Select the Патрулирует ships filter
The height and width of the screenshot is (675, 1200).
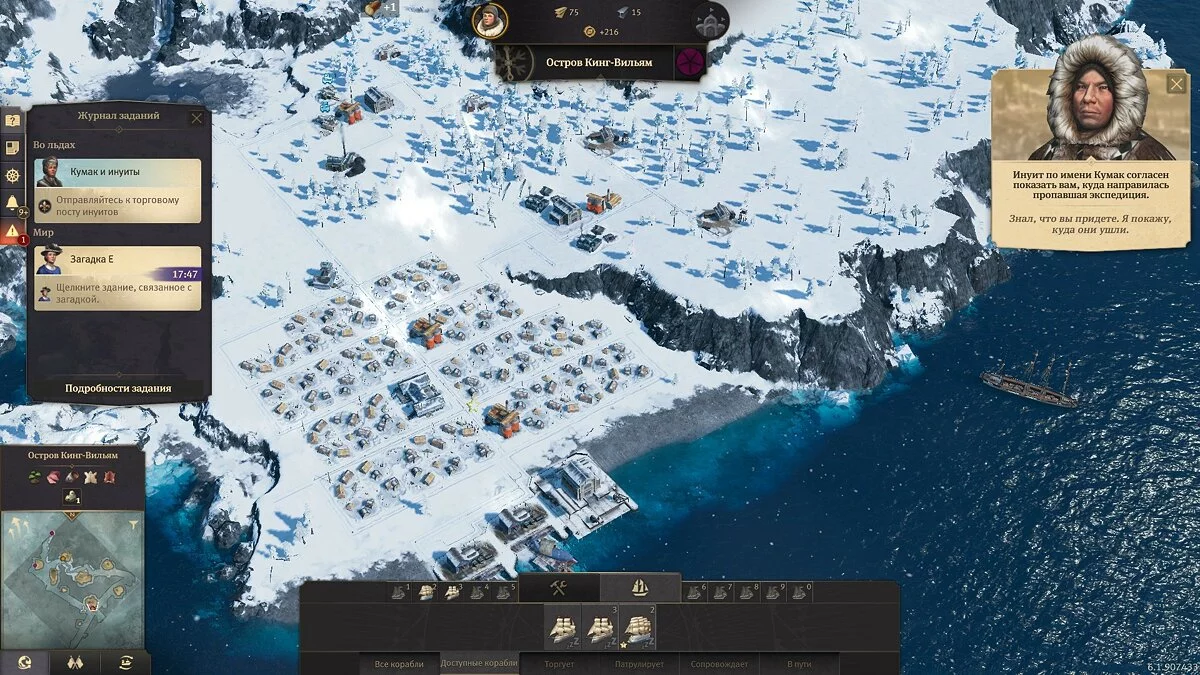click(639, 664)
